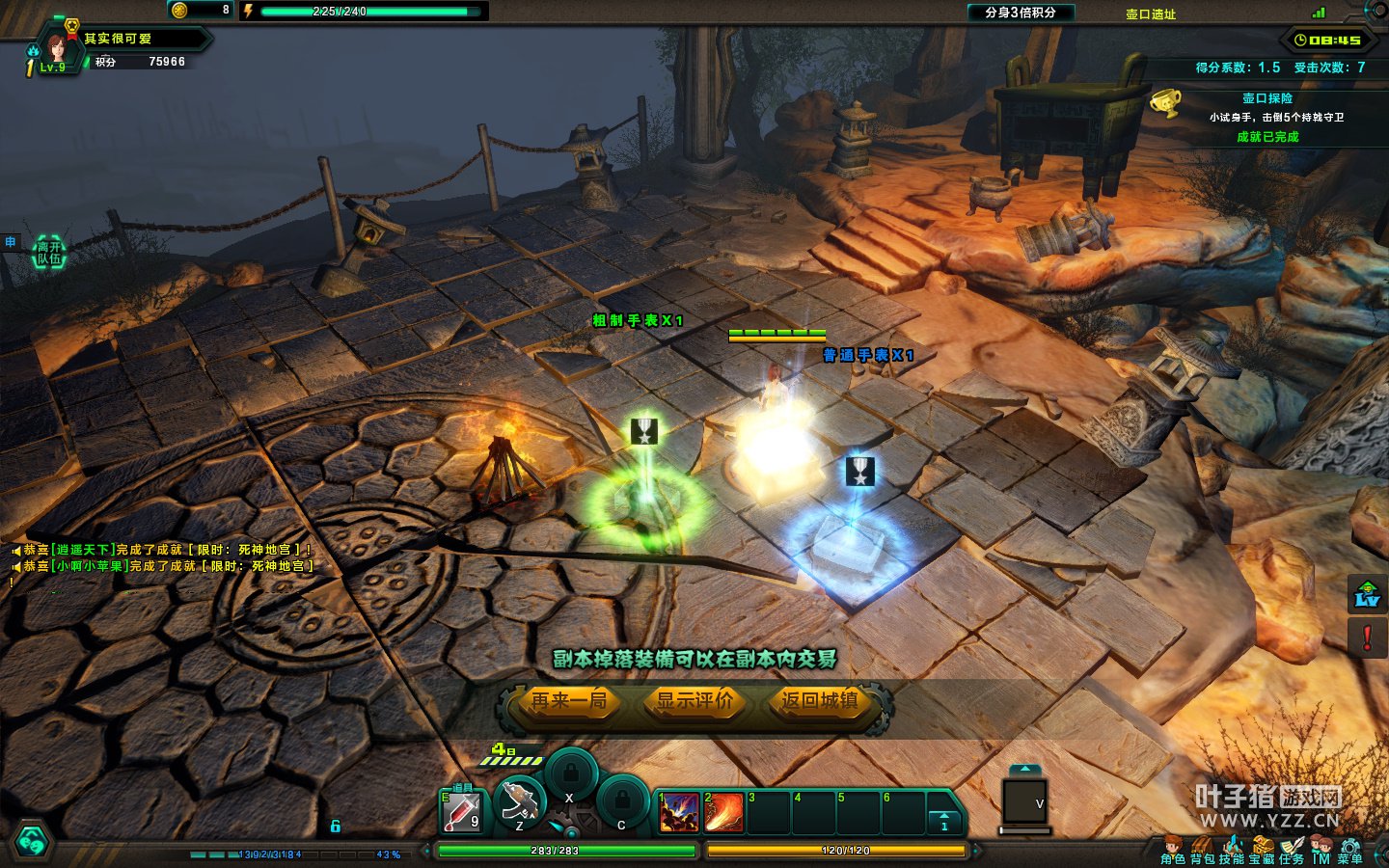Open the red exclamation alert icon

pyautogui.click(x=1368, y=637)
